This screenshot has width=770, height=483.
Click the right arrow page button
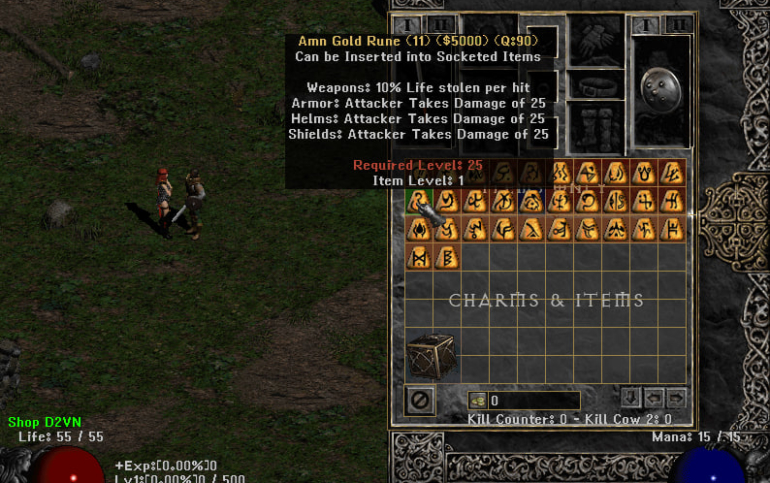point(677,397)
